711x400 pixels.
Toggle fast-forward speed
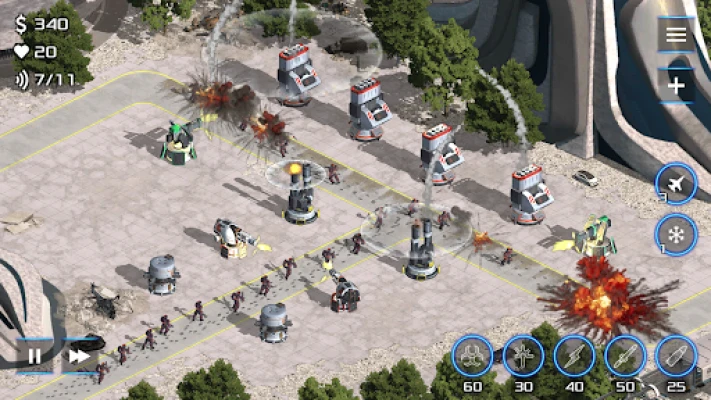(x=78, y=355)
